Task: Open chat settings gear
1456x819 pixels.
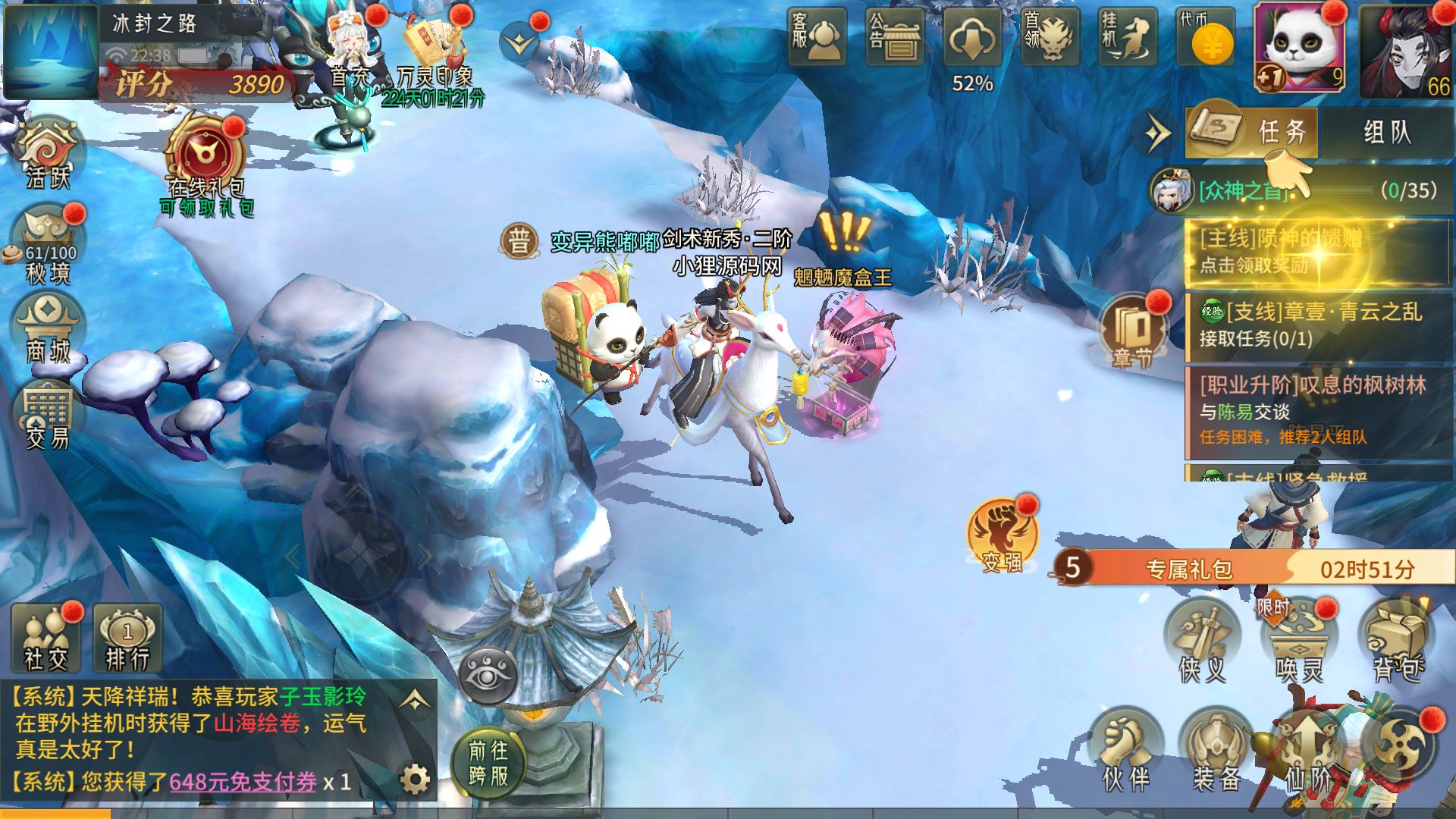Action: coord(415,778)
